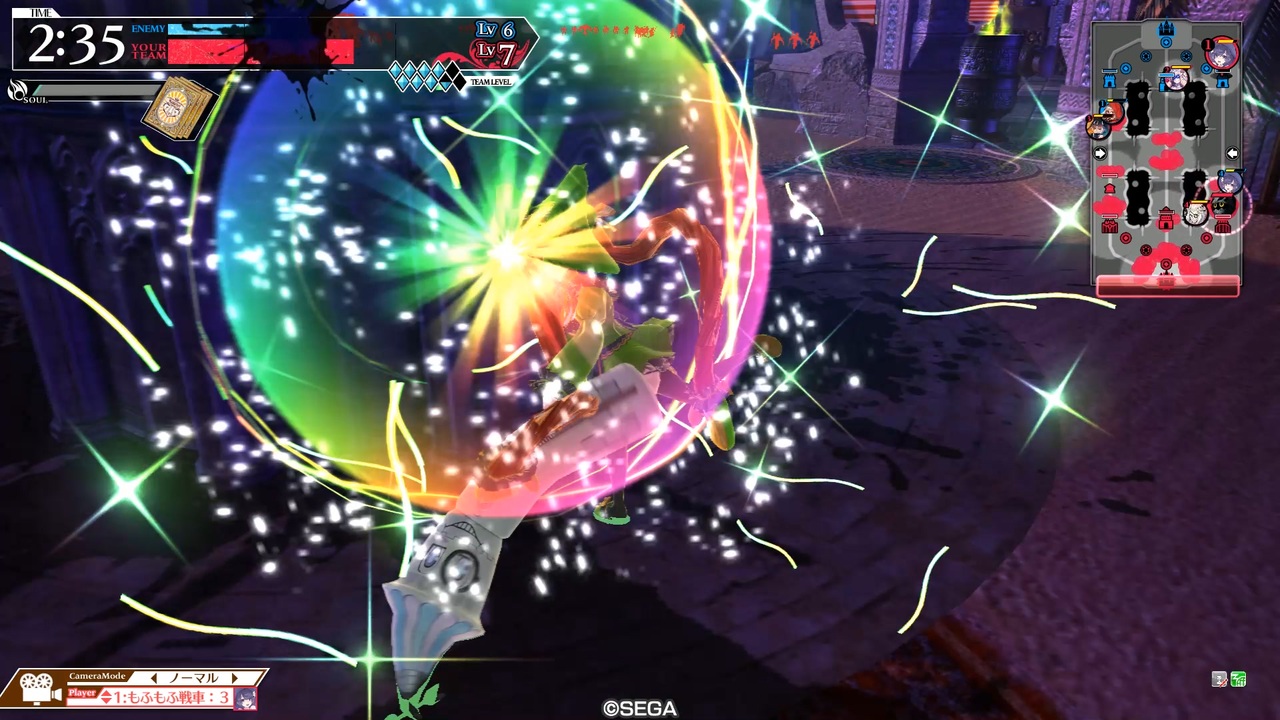Screen dimensions: 1280x720
Task: Select the clock grimoire icon below the soul gauge
Action: (x=175, y=108)
